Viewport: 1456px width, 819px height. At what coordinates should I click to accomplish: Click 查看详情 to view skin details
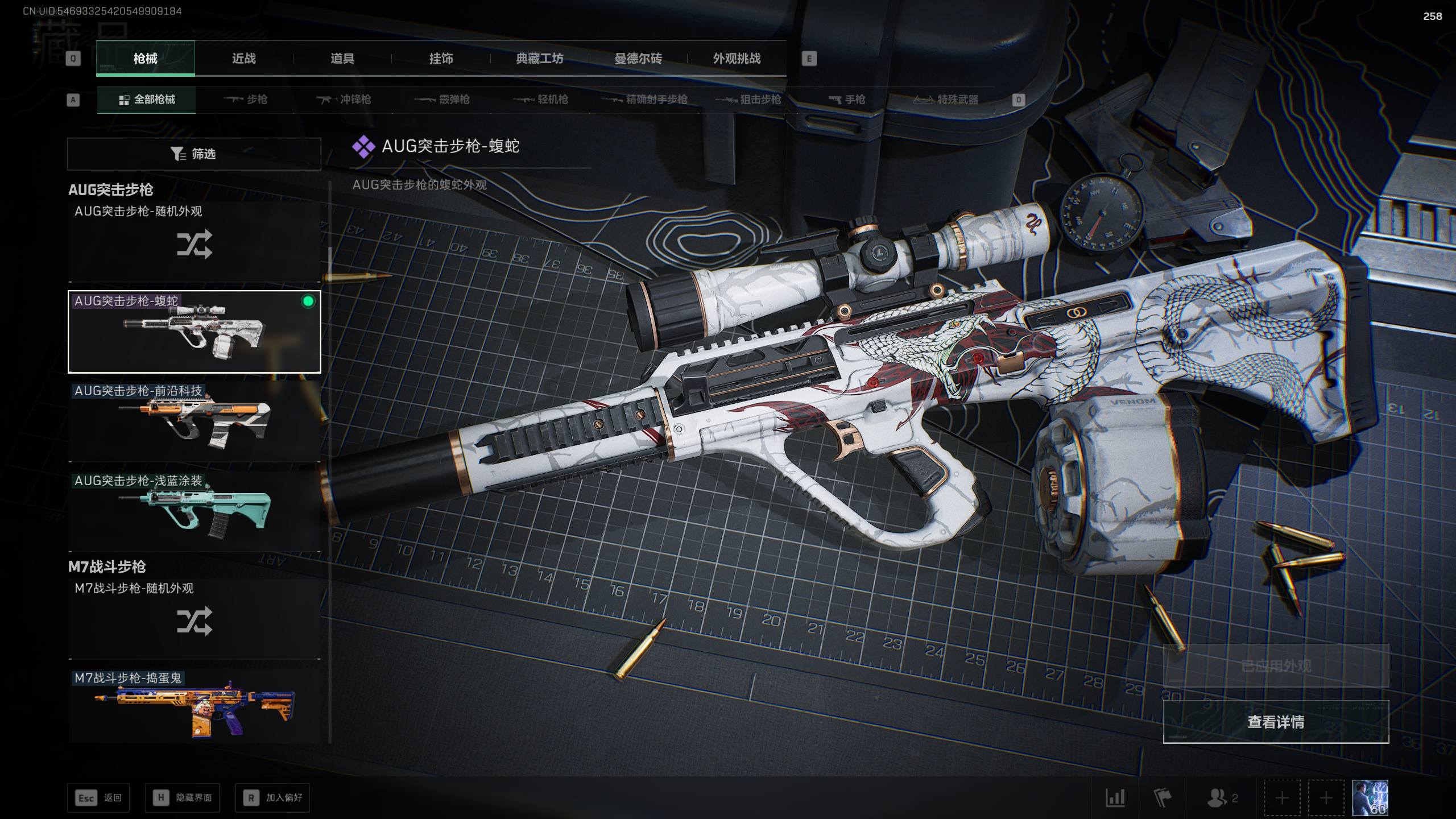point(1276,722)
